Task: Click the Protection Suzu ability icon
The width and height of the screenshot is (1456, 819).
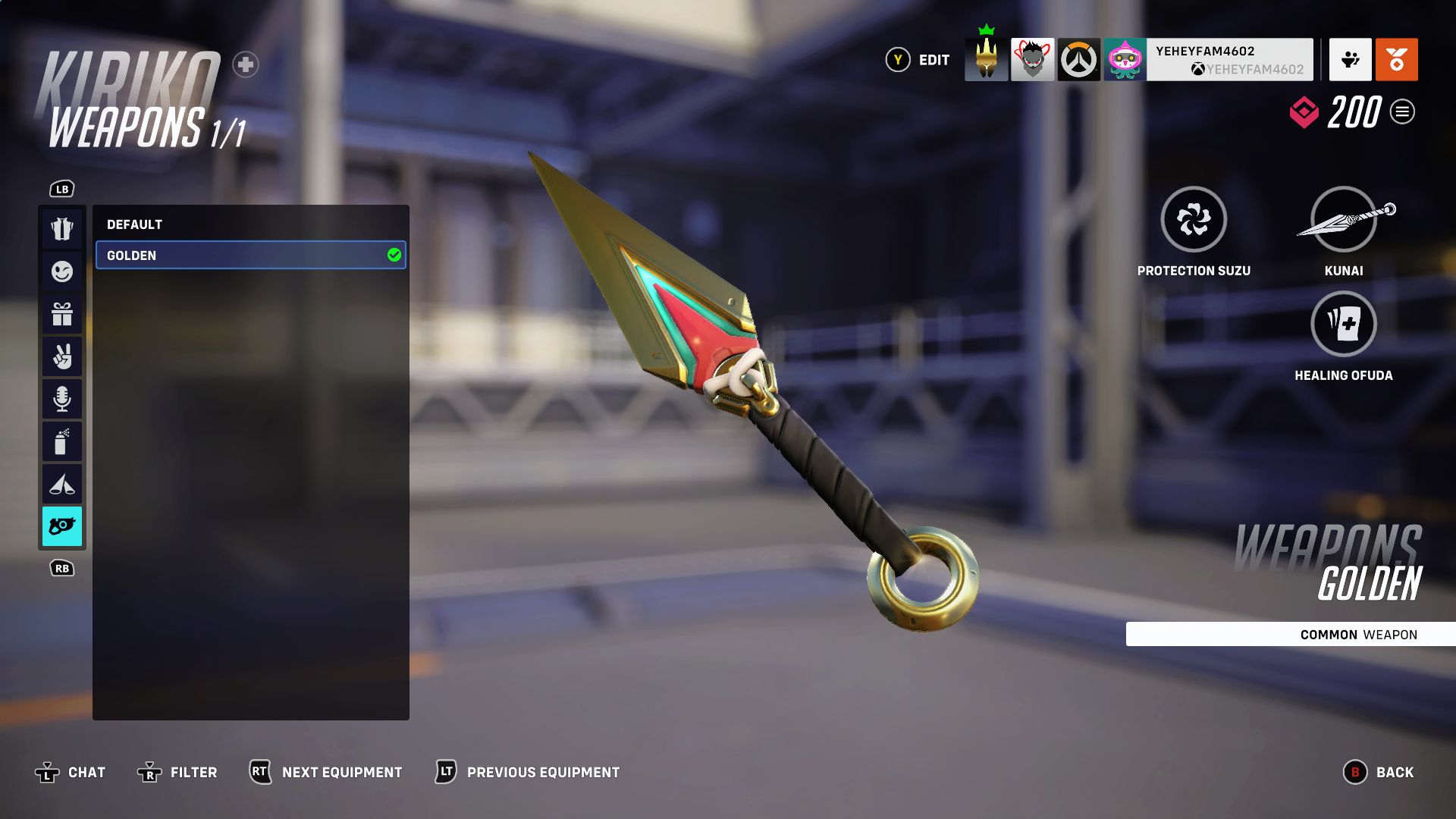Action: coord(1194,219)
